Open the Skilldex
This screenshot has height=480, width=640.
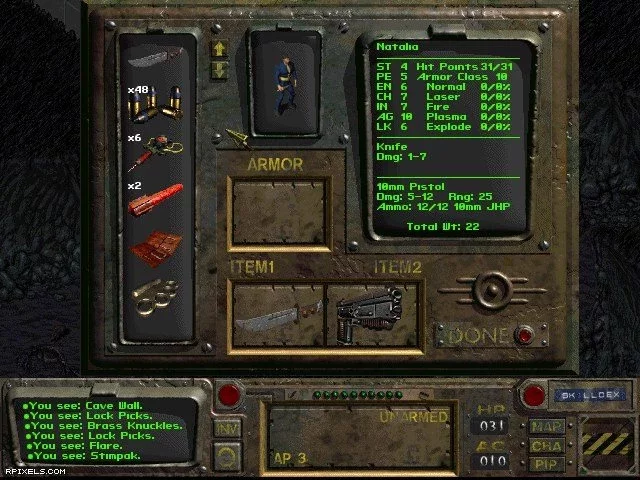582,396
